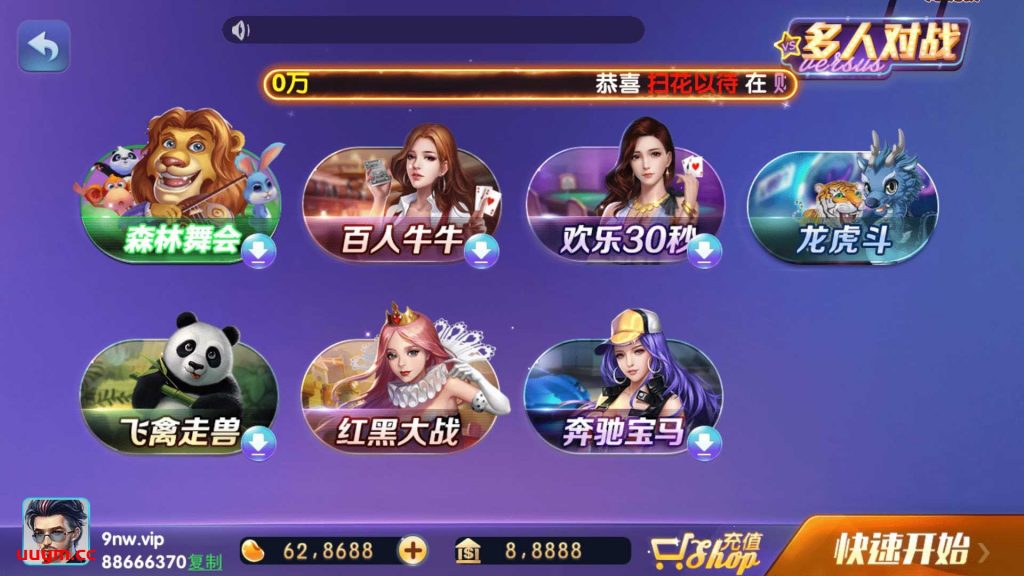Click the scrolling winner announcement banner
Screen dimensions: 1024x576
point(530,84)
